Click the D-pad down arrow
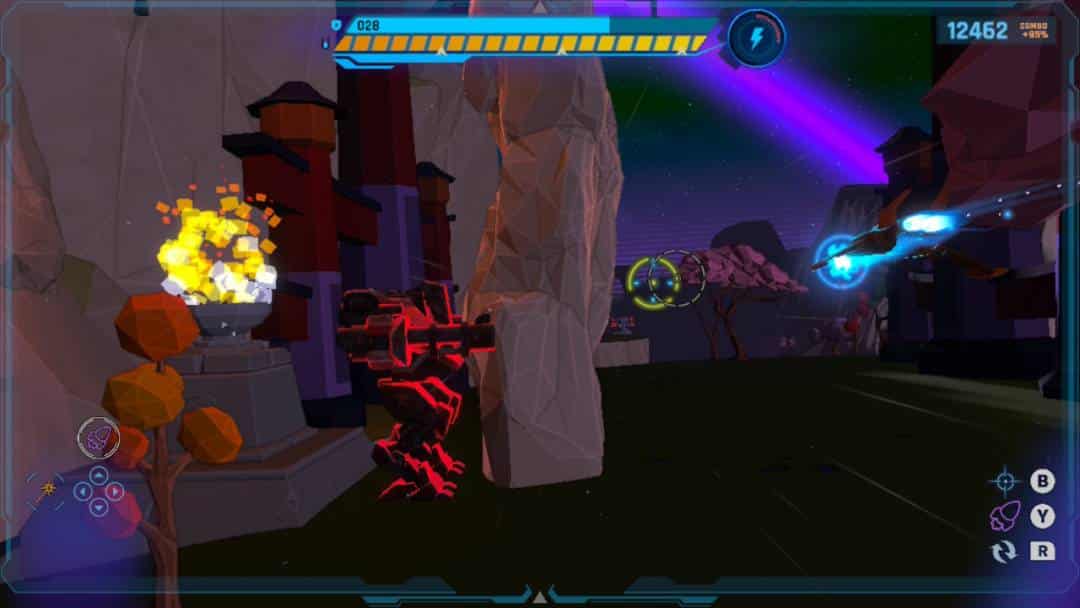 [x=98, y=507]
